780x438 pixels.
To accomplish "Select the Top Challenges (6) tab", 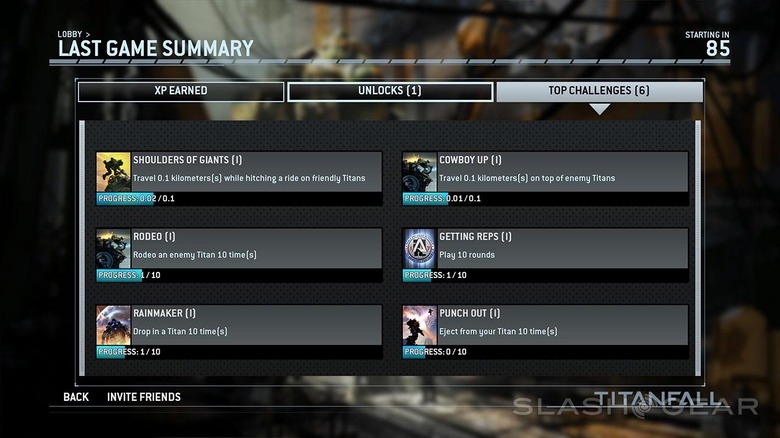I will click(x=599, y=91).
